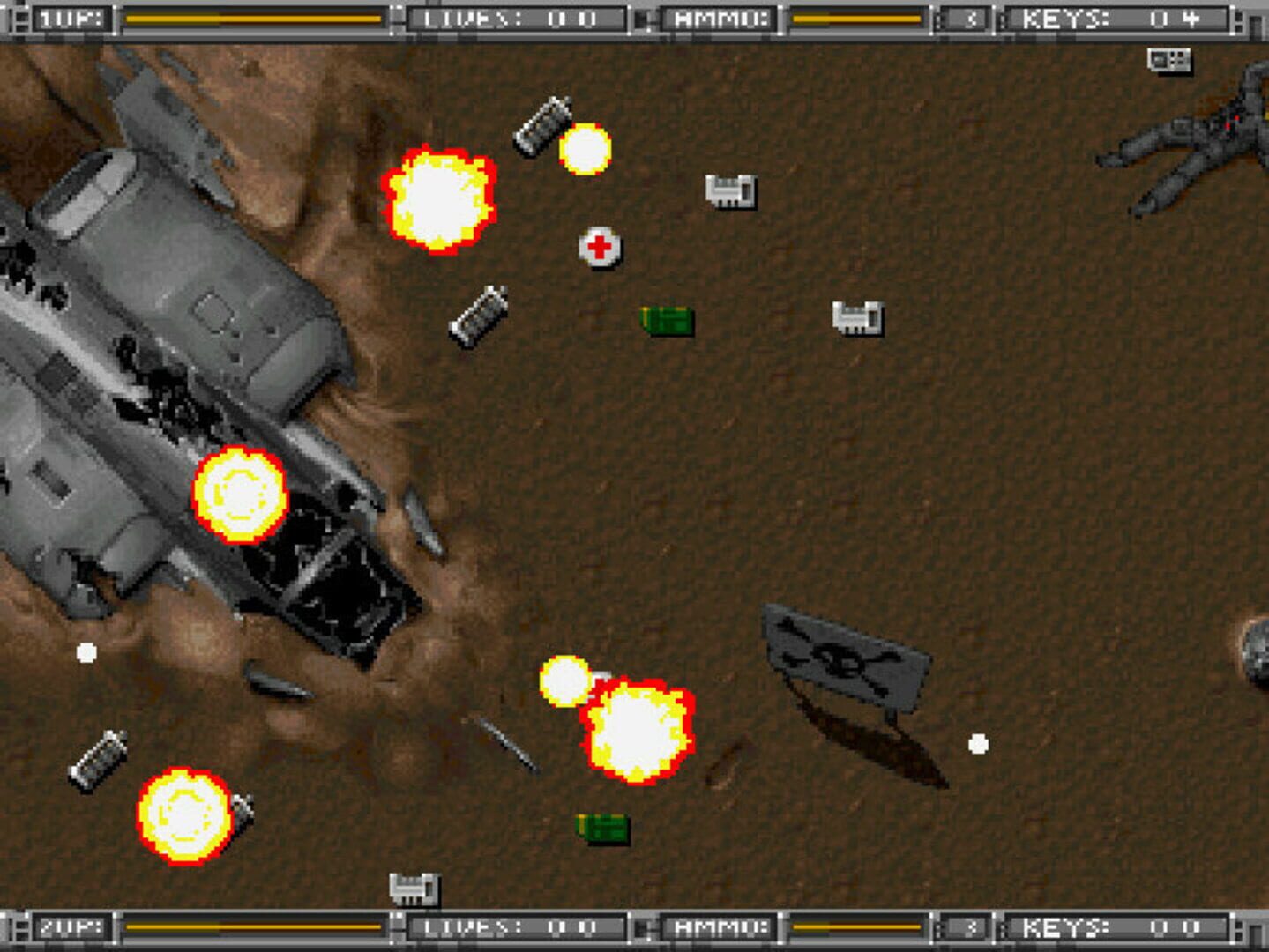Grab the ammo magazine above the medkit
This screenshot has width=1269, height=952.
pos(542,125)
